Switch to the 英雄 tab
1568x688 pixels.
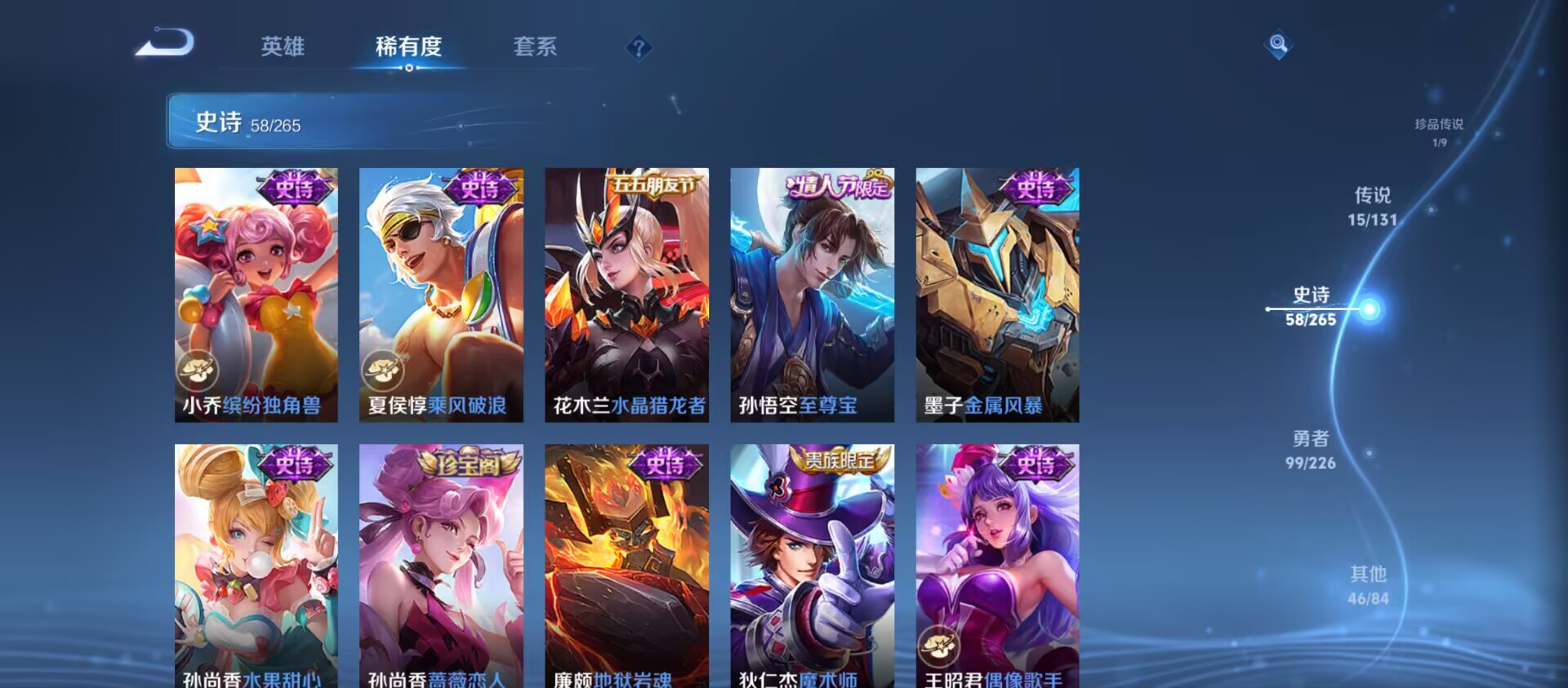tap(282, 47)
